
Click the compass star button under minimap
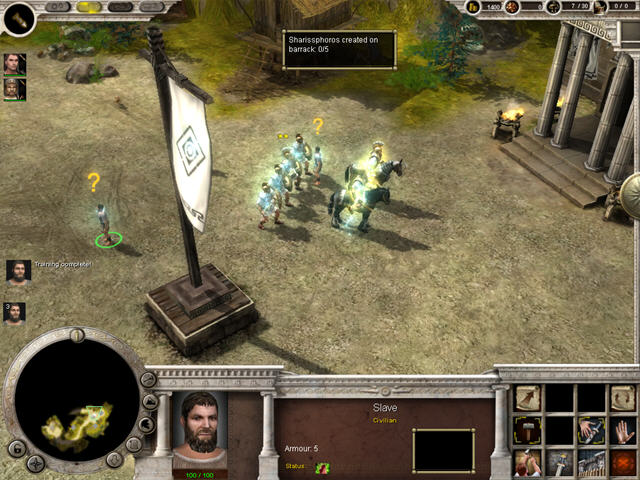click(35, 464)
